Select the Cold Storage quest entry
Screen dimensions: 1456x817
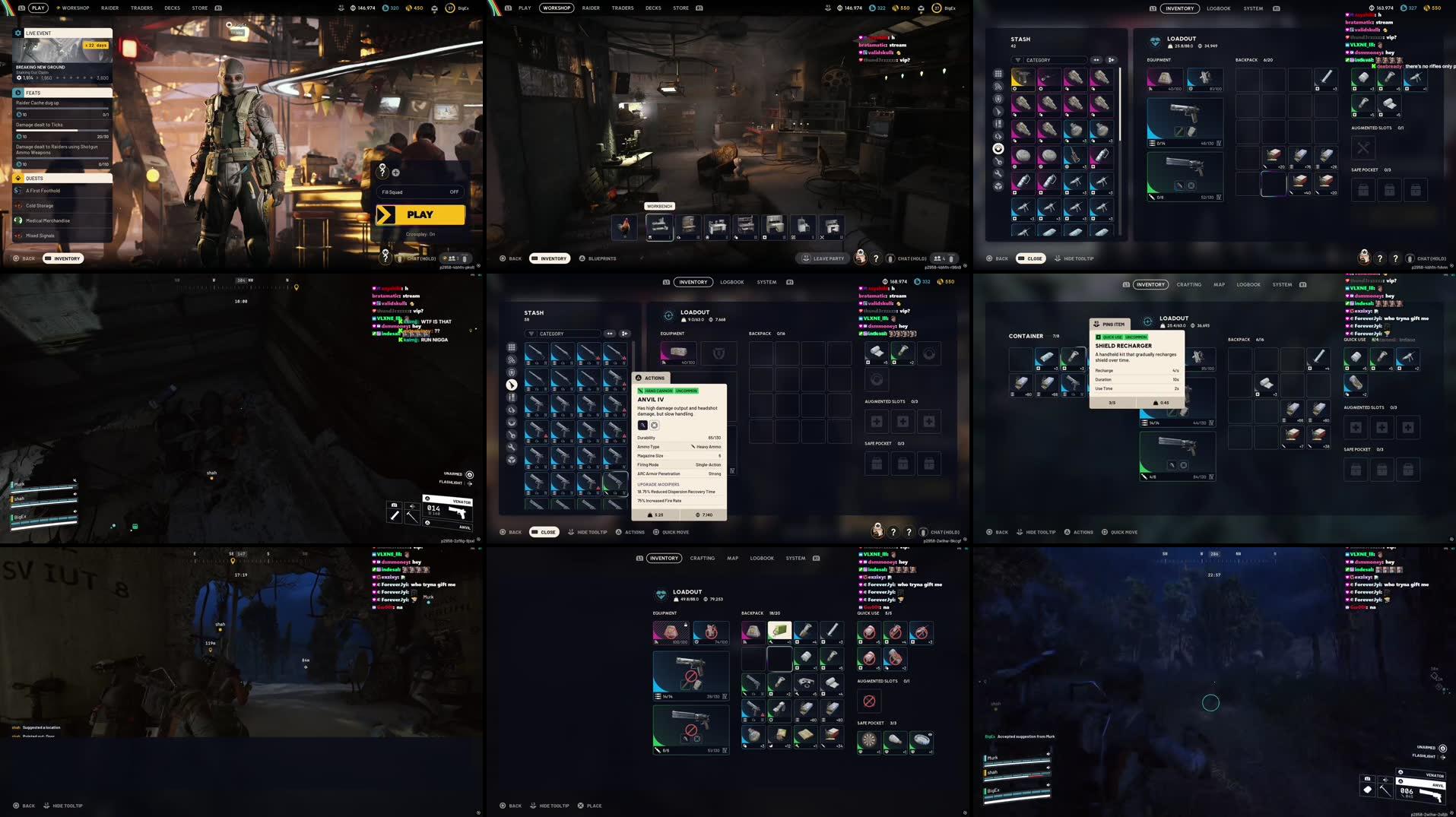40,205
